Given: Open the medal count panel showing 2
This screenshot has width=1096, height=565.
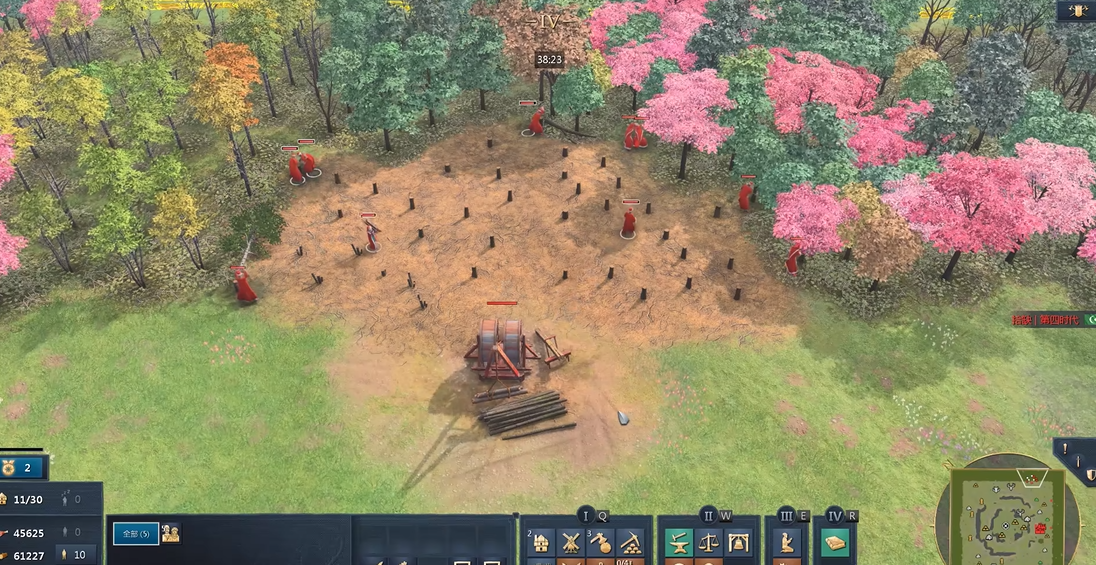Looking at the screenshot, I should 23,467.
